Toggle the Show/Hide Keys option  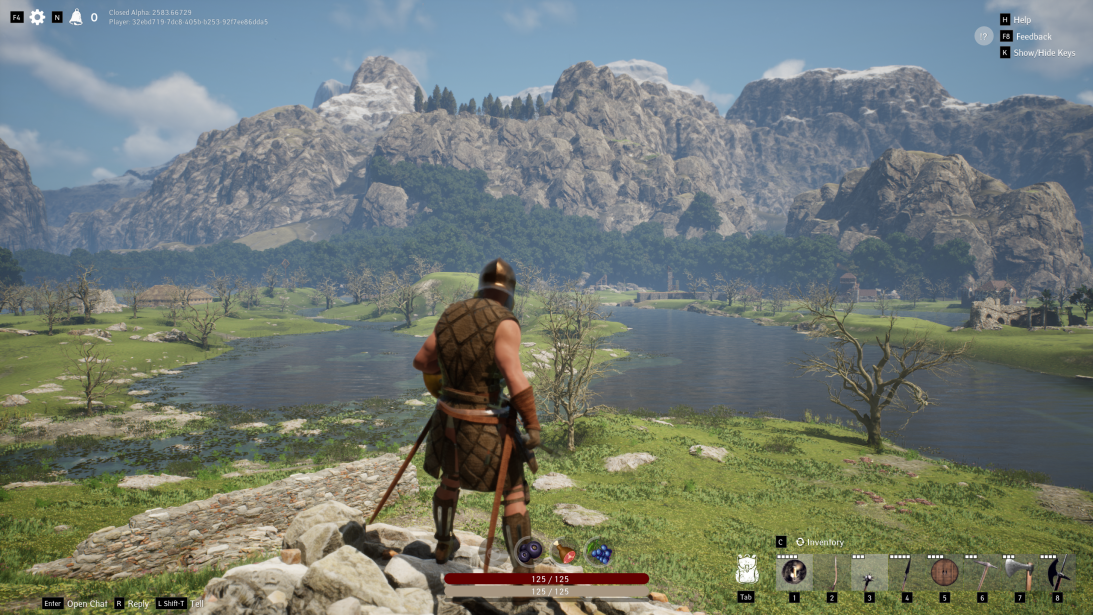pyautogui.click(x=1044, y=53)
